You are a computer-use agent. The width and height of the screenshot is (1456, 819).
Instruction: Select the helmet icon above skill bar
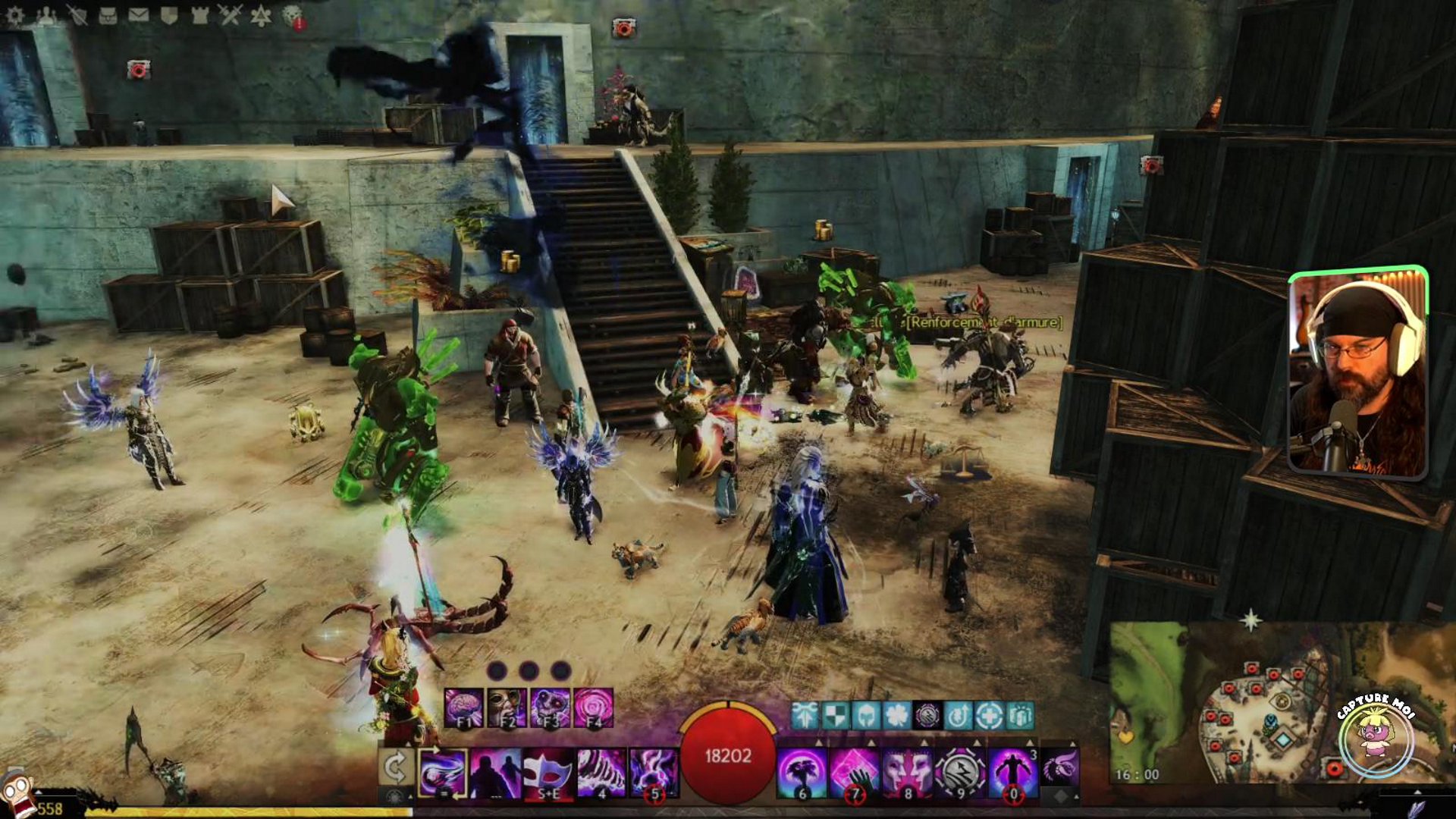pyautogui.click(x=866, y=715)
